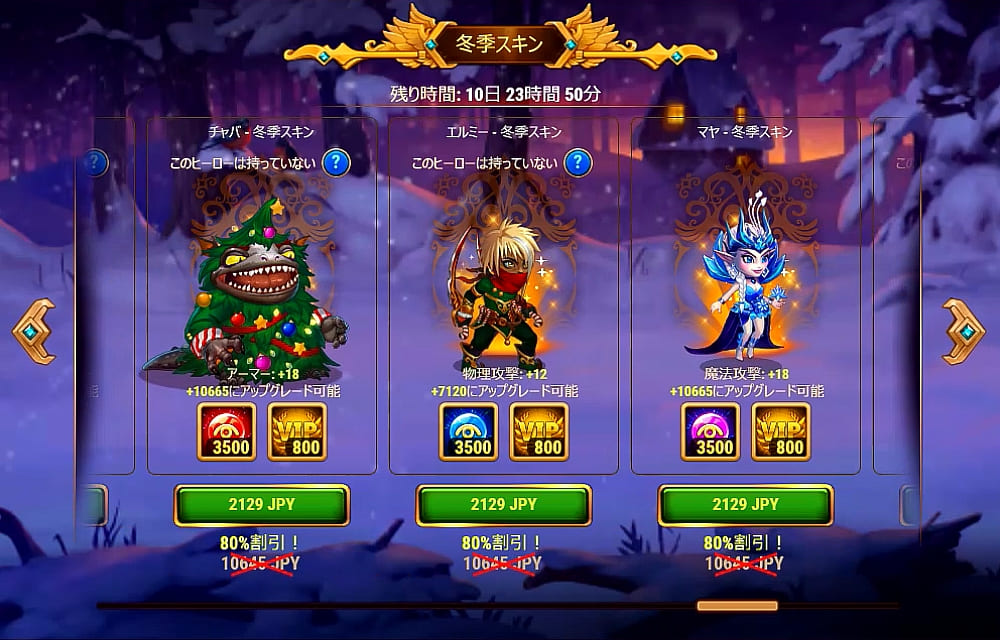Viewport: 1000px width, 640px height.
Task: Click the VIP 800 reward under Elmir
Action: (540, 432)
